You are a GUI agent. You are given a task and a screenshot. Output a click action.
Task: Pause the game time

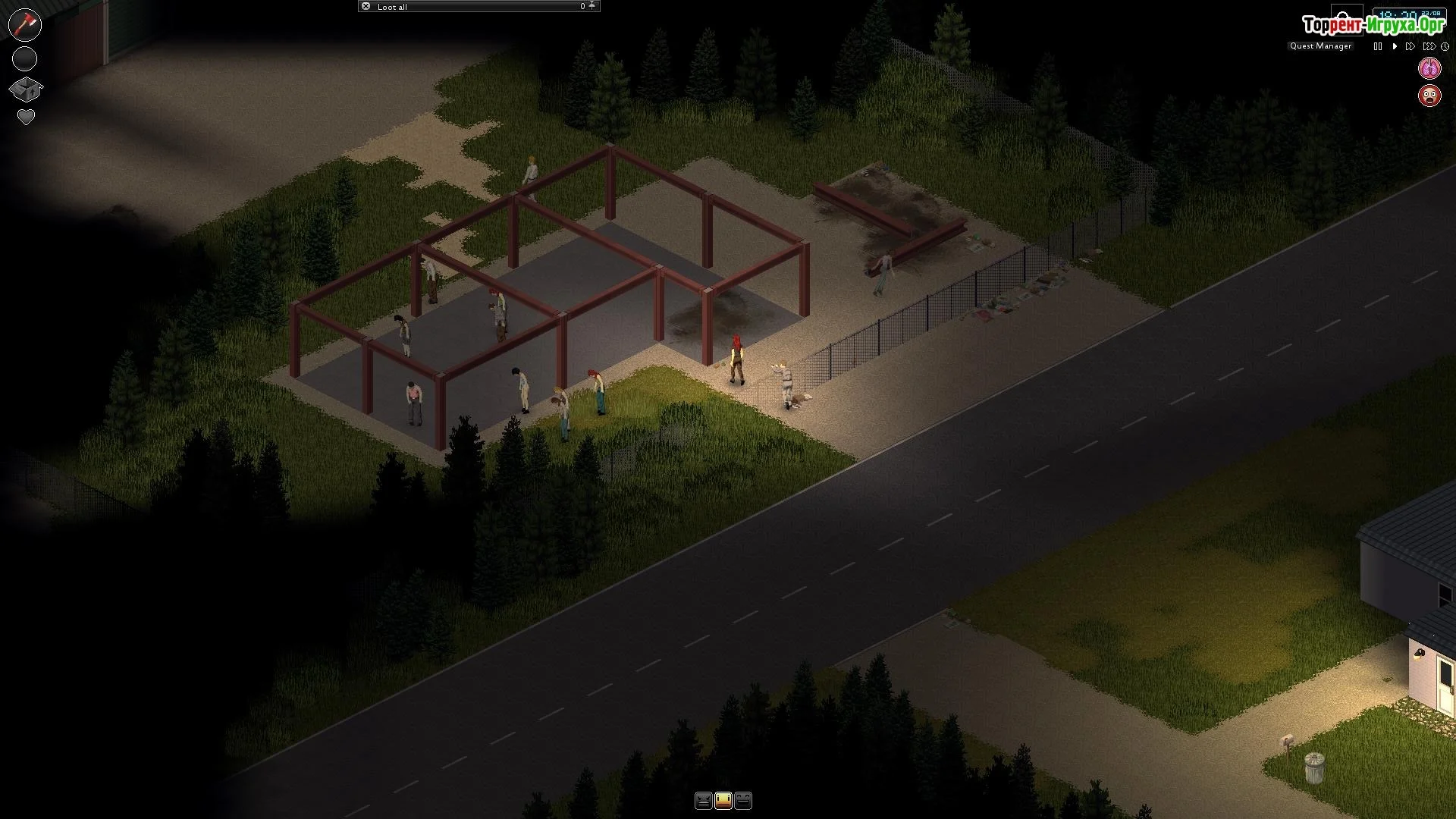1378,46
